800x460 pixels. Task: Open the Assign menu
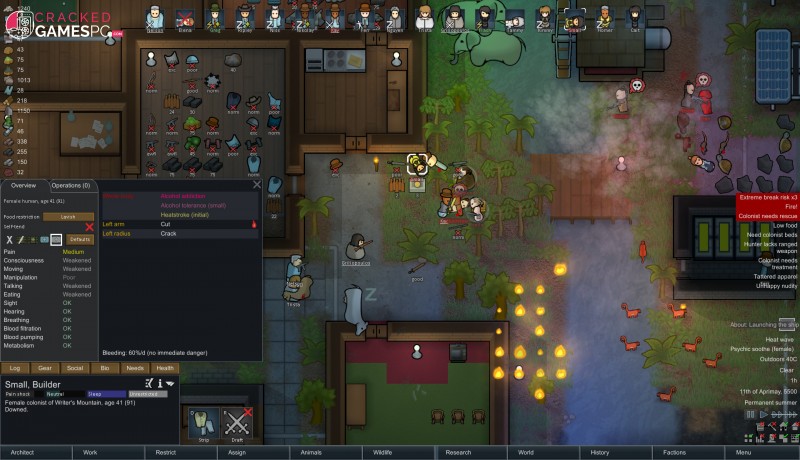click(x=237, y=452)
